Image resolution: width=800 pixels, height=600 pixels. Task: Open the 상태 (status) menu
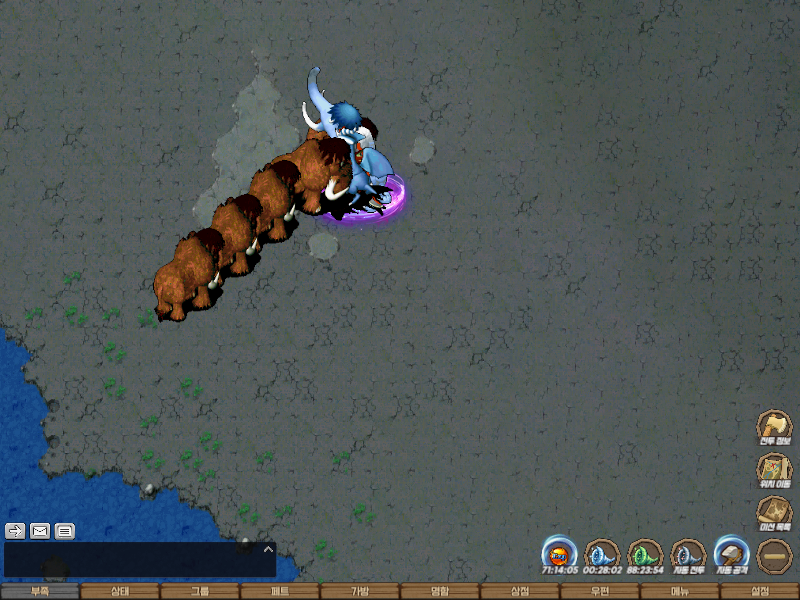[120, 591]
